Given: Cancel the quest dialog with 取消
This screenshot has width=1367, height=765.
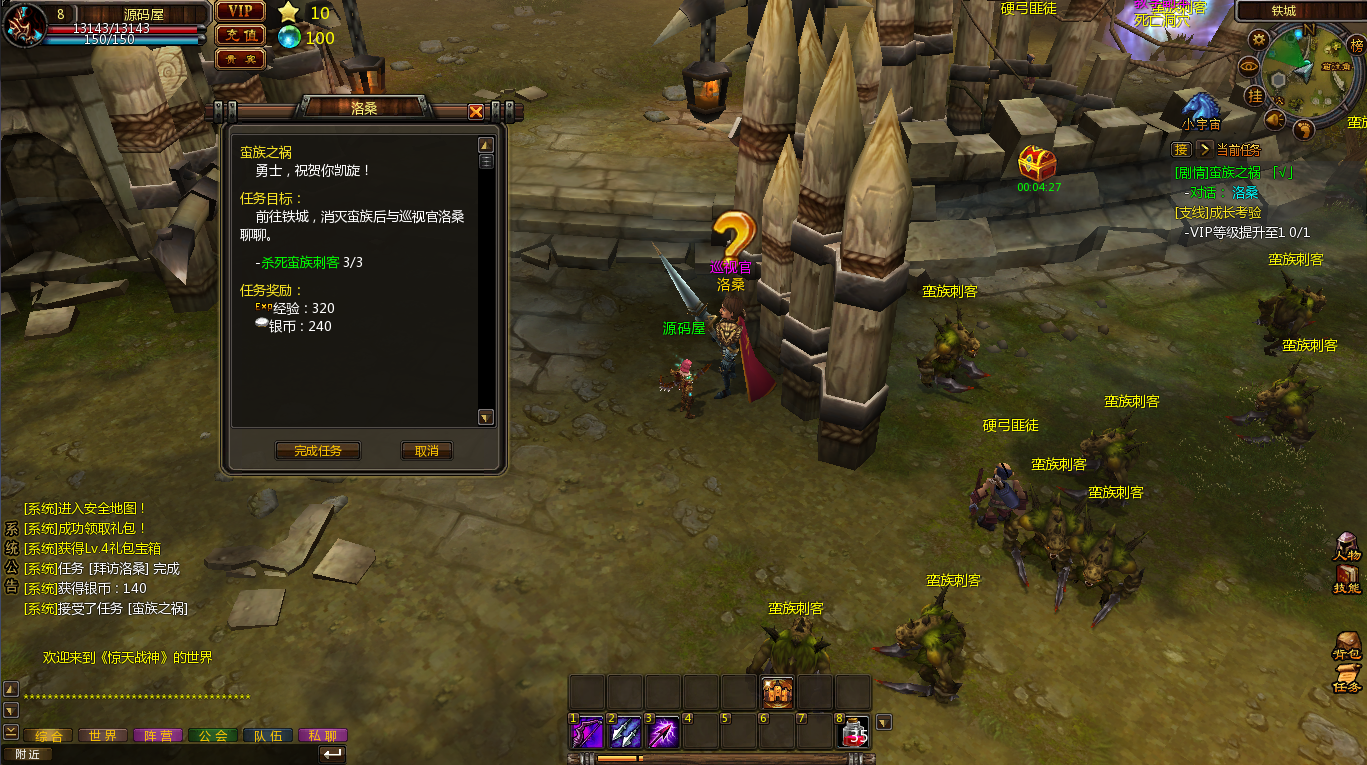Looking at the screenshot, I should coord(427,451).
